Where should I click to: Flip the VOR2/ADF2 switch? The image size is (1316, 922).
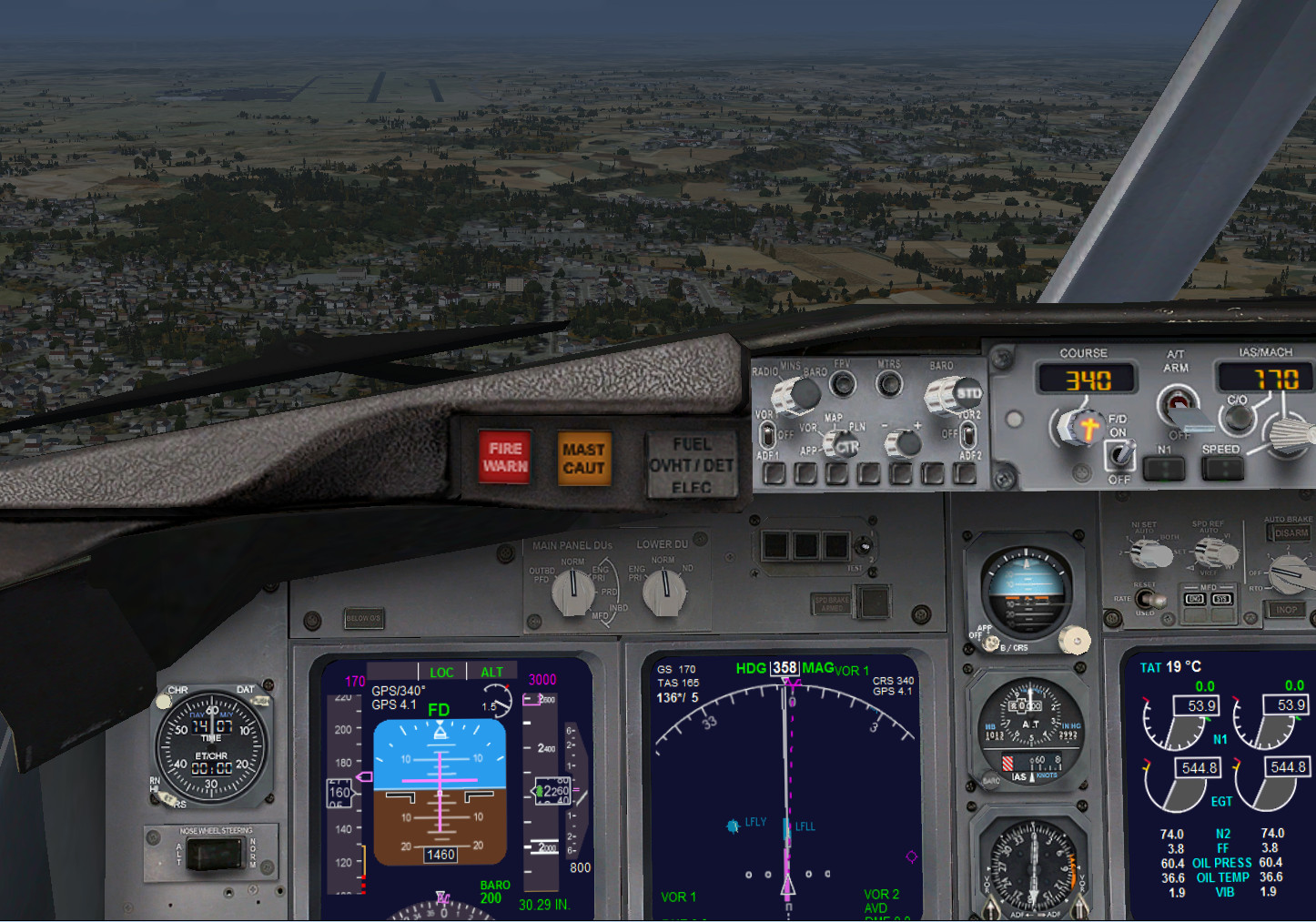coord(968,435)
